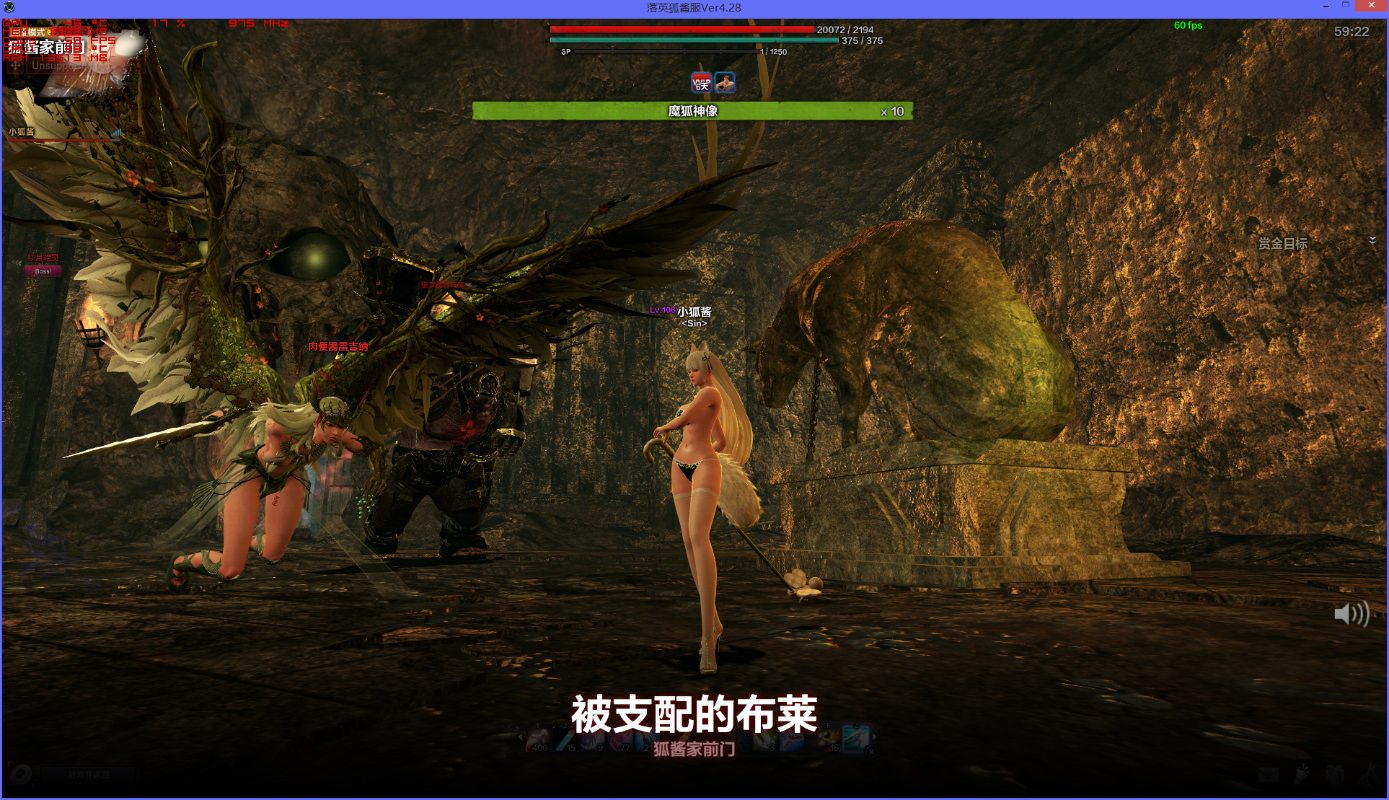This screenshot has height=800, width=1389.
Task: Use the hotbar item with count 400
Action: coord(538,741)
